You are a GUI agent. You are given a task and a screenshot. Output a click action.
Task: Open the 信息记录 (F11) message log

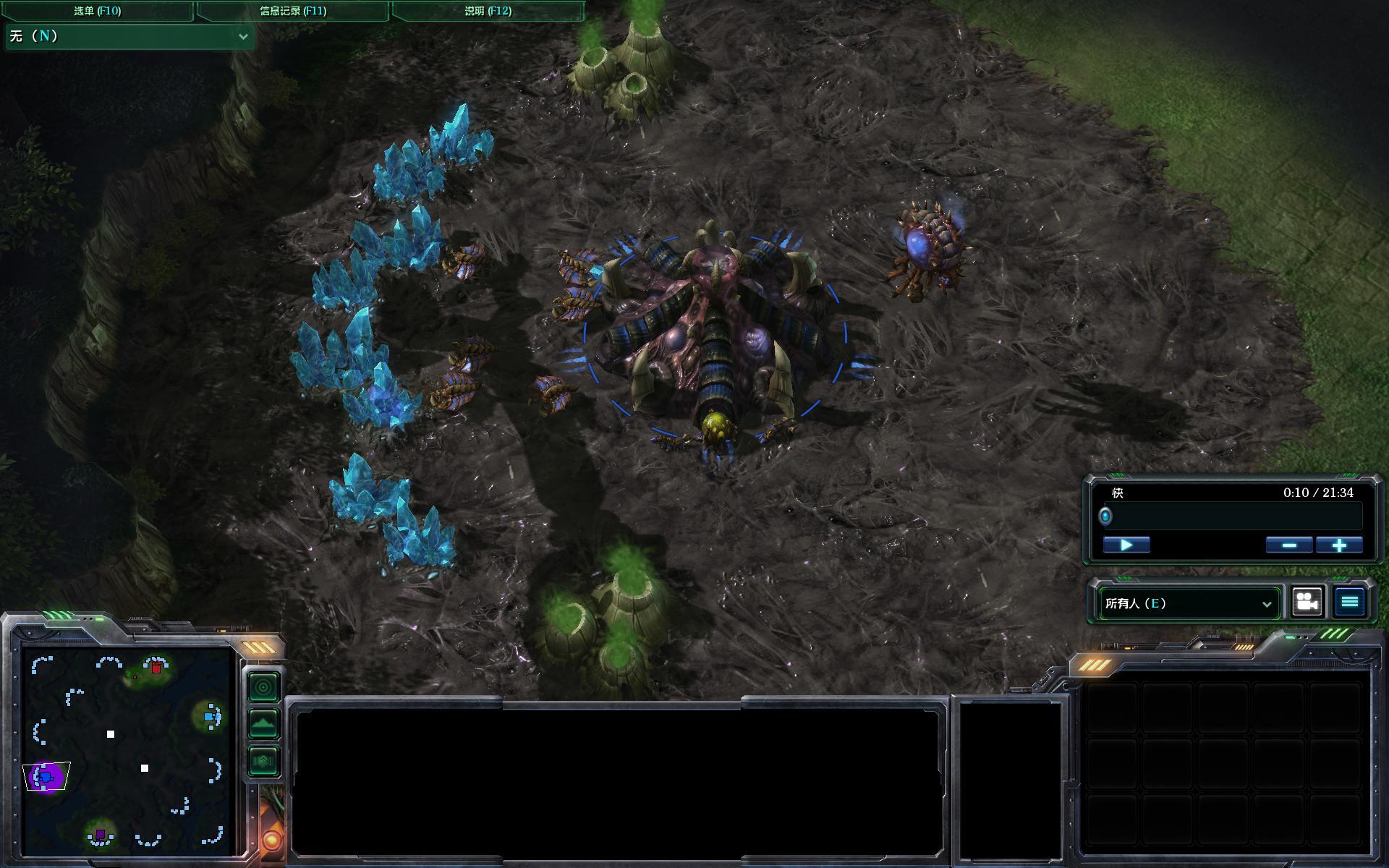(293, 11)
